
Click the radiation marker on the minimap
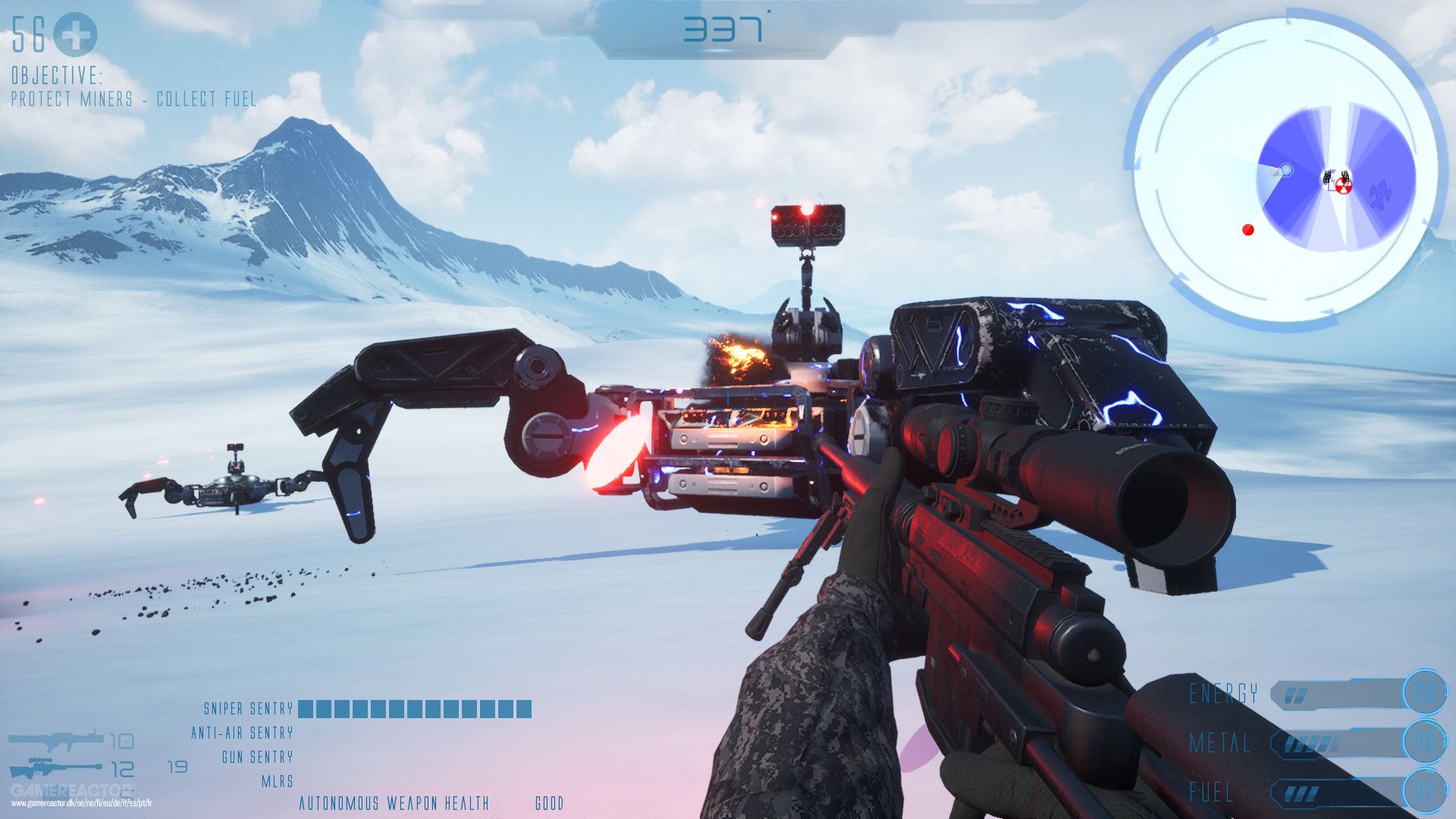pyautogui.click(x=1343, y=185)
